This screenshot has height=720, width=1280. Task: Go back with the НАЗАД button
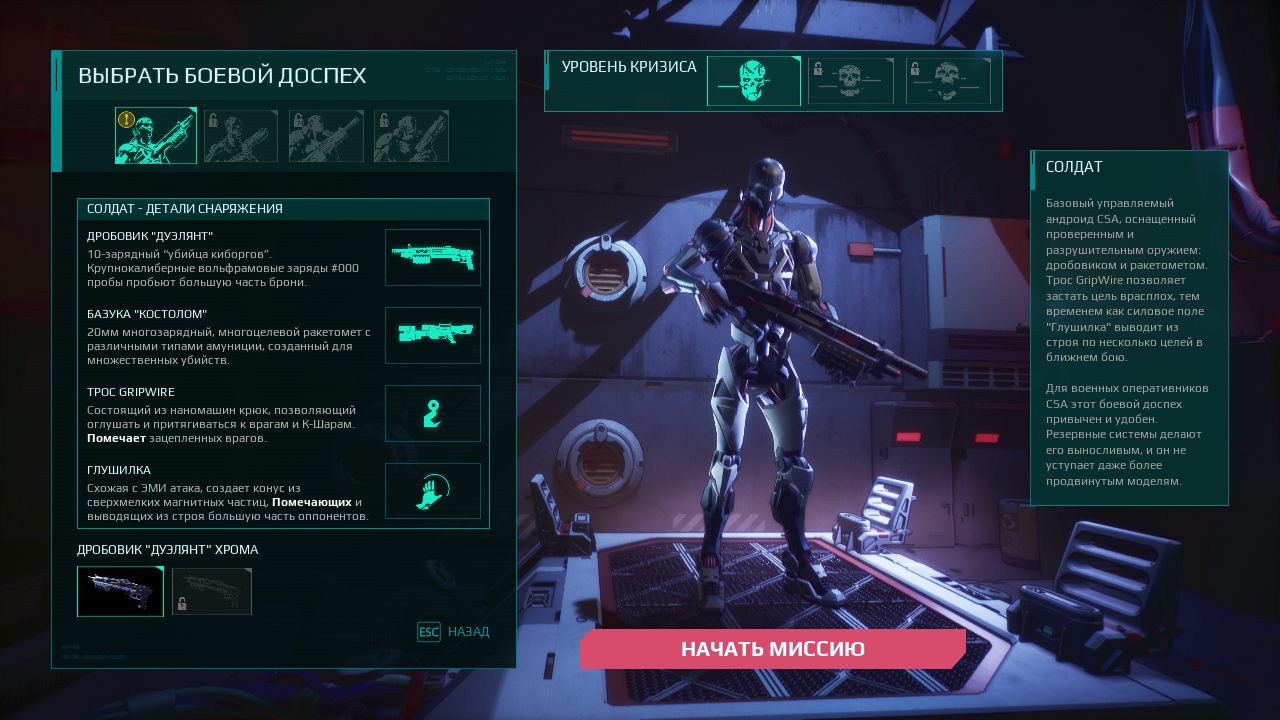click(x=454, y=632)
